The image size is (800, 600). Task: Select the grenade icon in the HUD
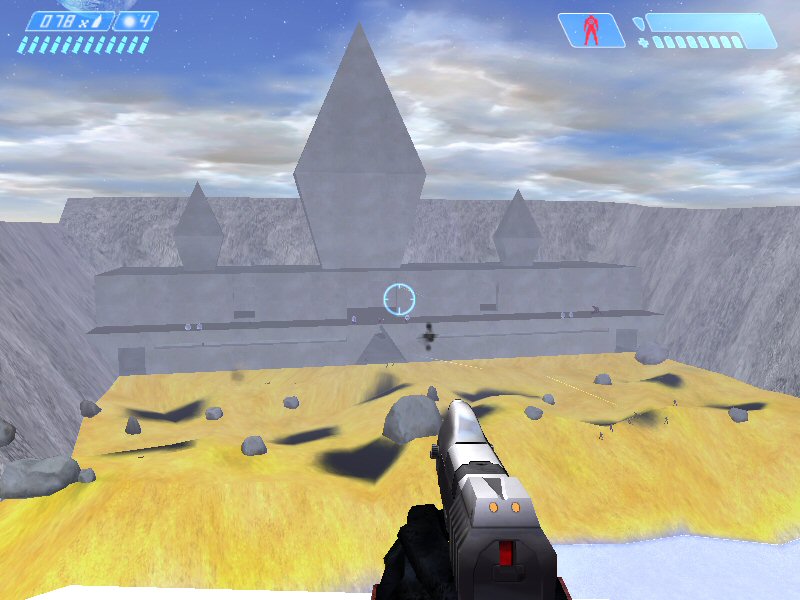(129, 21)
